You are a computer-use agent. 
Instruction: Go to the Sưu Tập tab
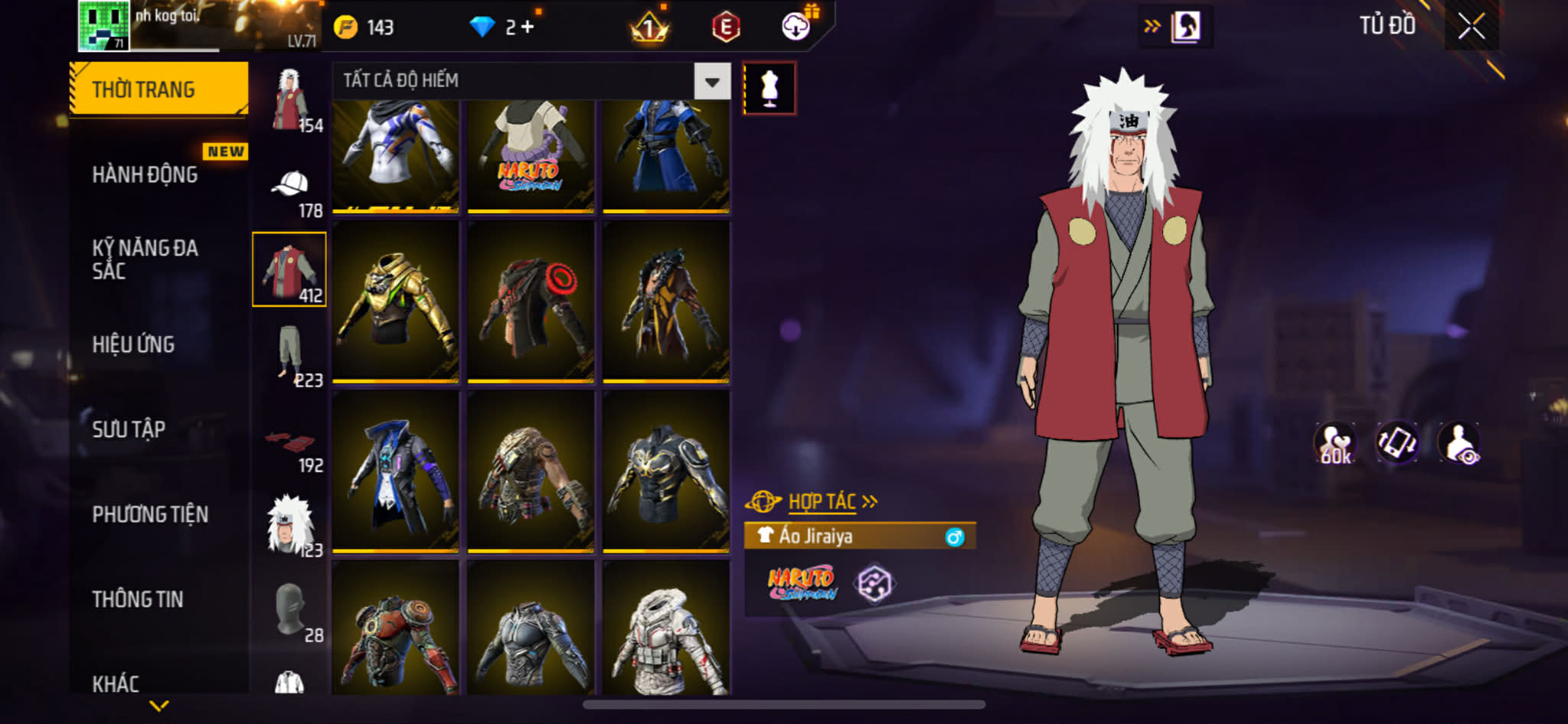click(129, 429)
